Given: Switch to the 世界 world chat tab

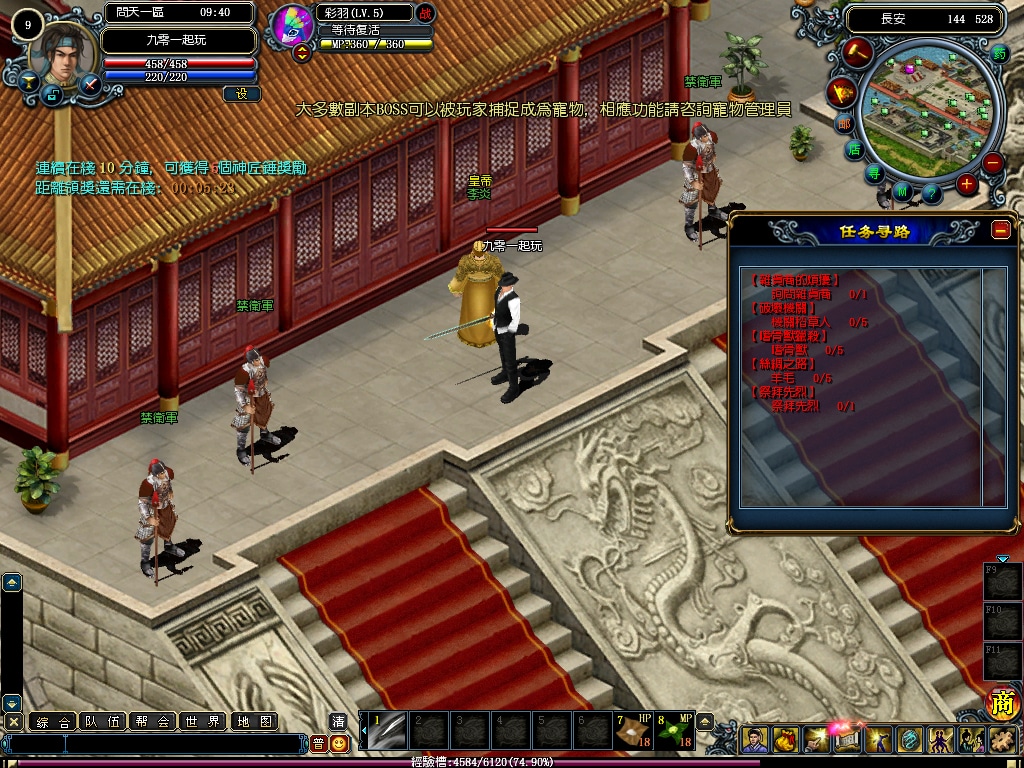Looking at the screenshot, I should (x=203, y=721).
